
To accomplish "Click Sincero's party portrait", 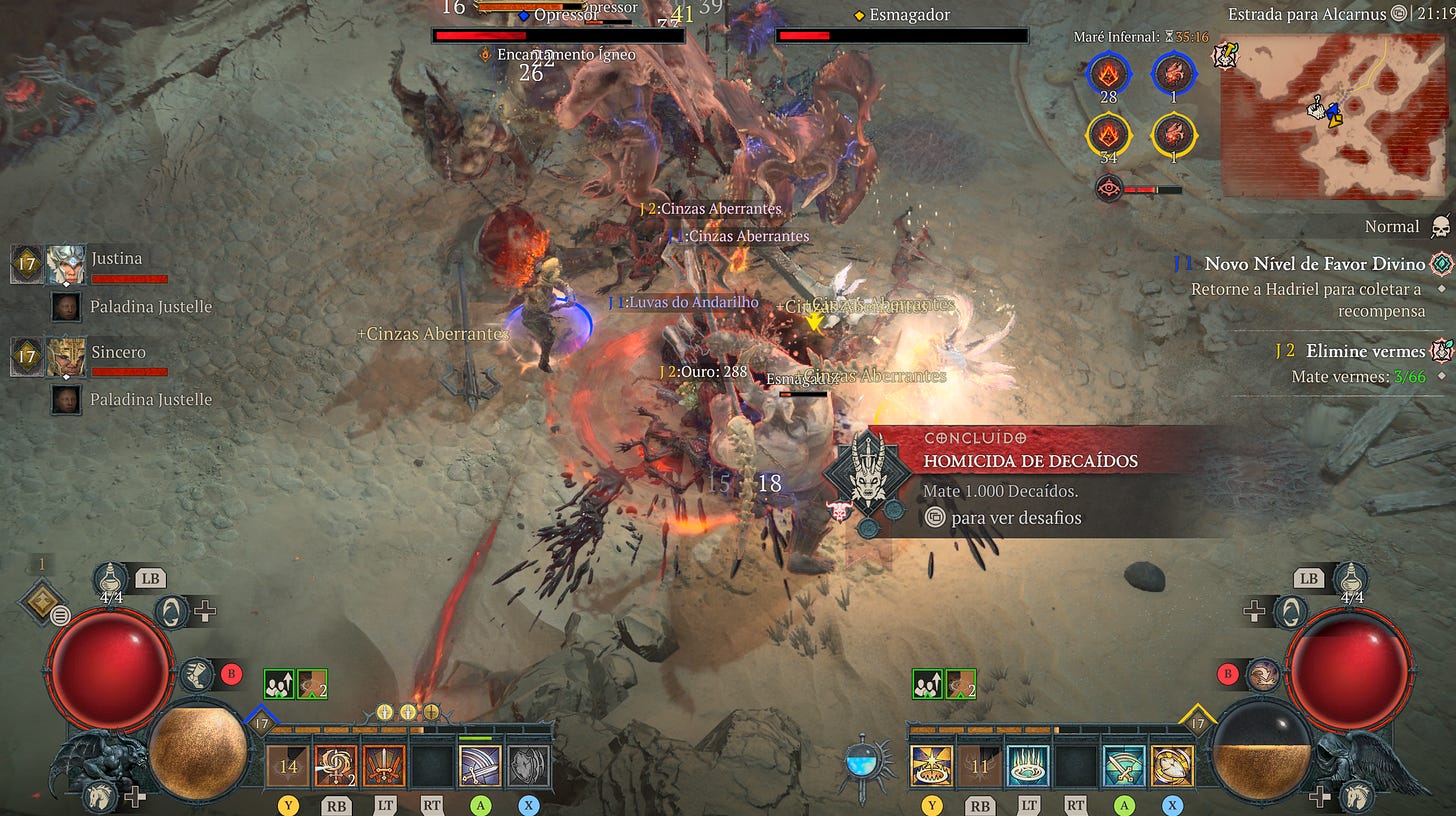I will (x=66, y=358).
